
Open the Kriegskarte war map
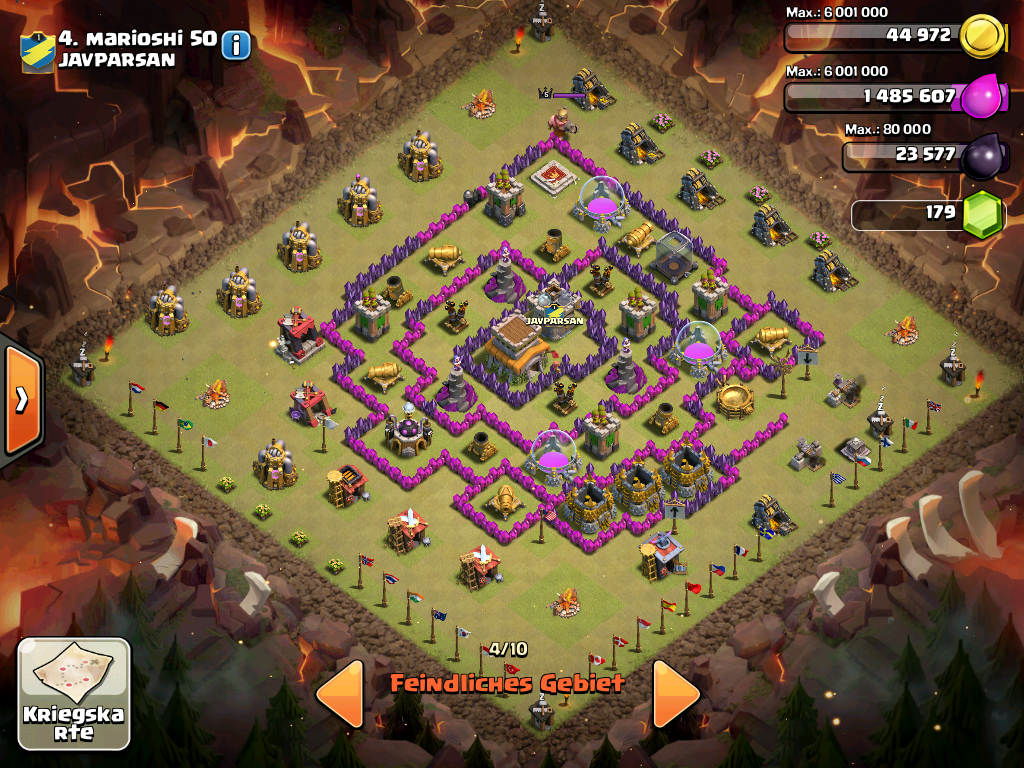pyautogui.click(x=74, y=694)
